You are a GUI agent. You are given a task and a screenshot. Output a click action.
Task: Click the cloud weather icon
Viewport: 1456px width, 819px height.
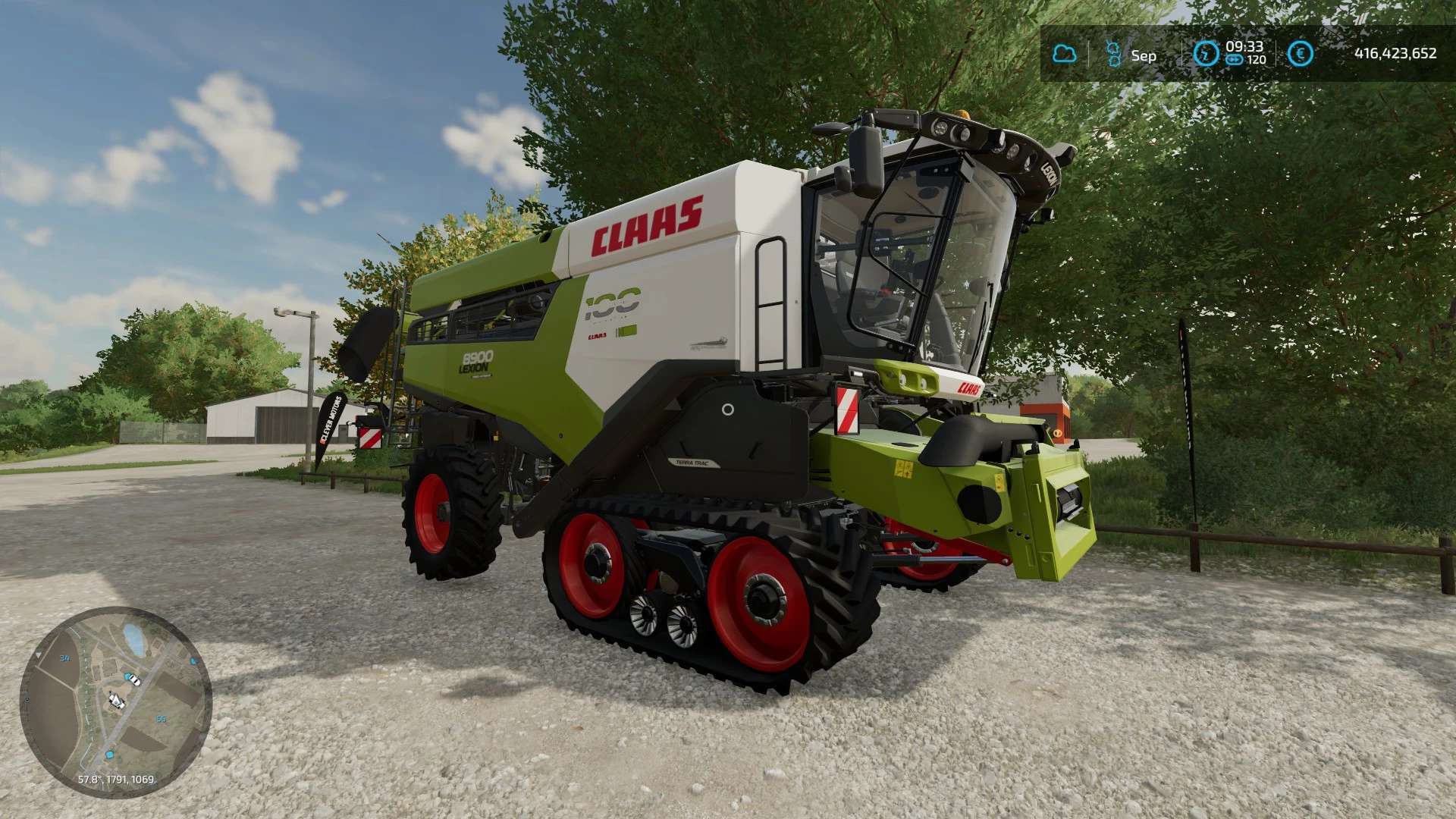click(1065, 54)
